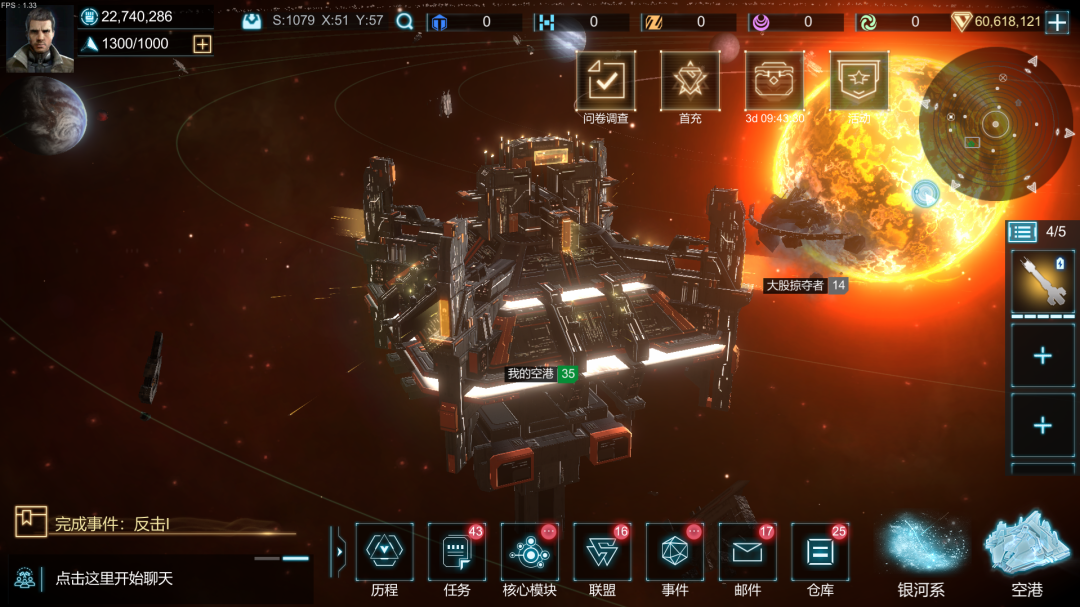Open the 首充 first recharge offer
Viewport: 1080px width, 607px height.
[x=690, y=82]
